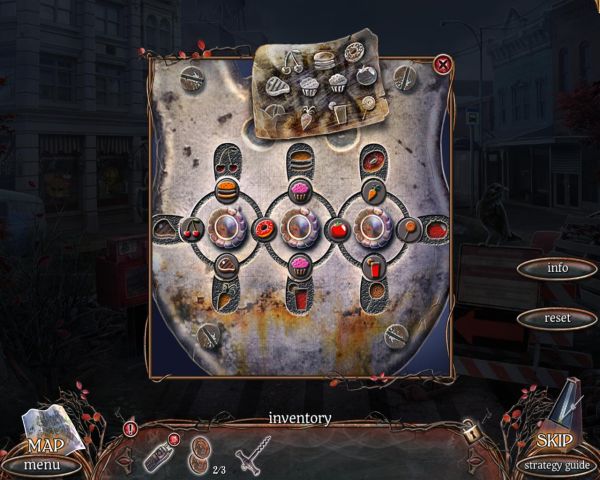The image size is (600, 480).
Task: Click the hamburger token
Action: (x=226, y=187)
